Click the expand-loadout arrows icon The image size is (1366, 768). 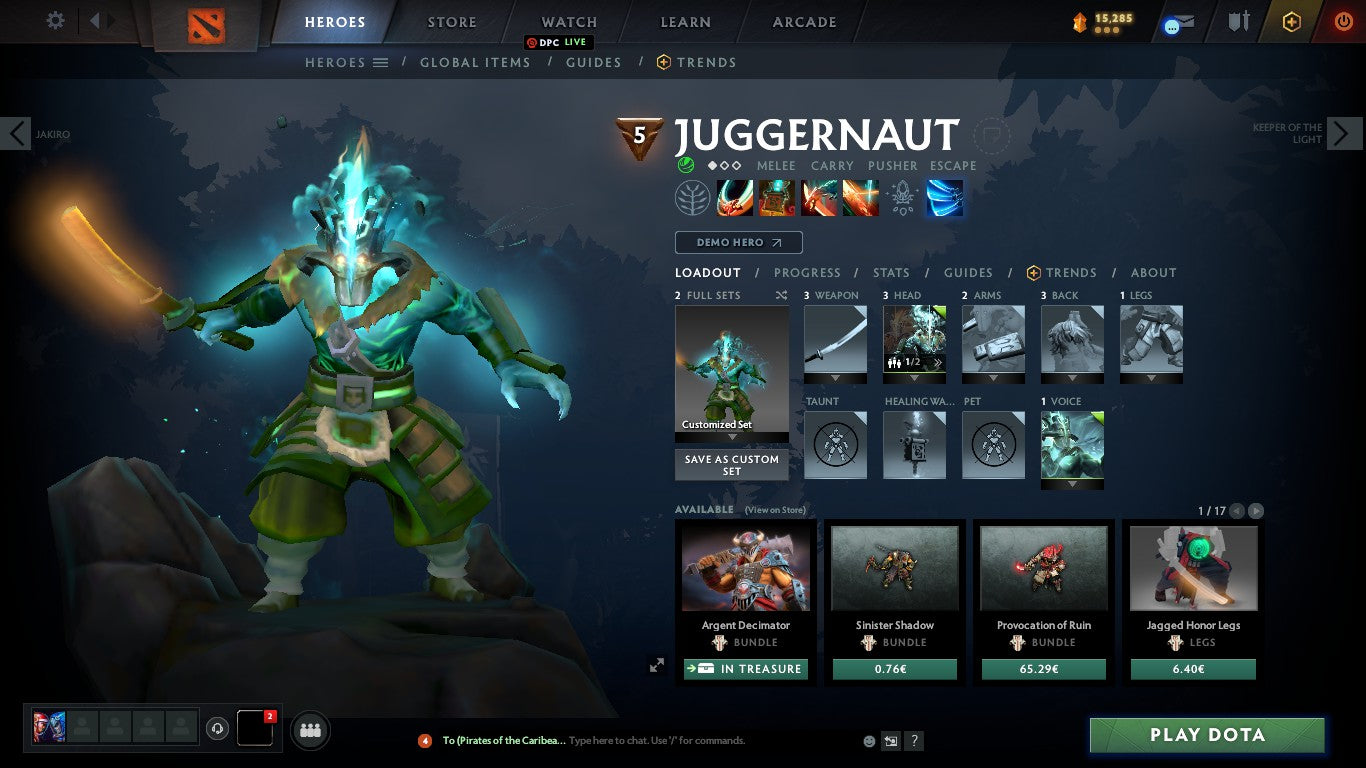[656, 664]
